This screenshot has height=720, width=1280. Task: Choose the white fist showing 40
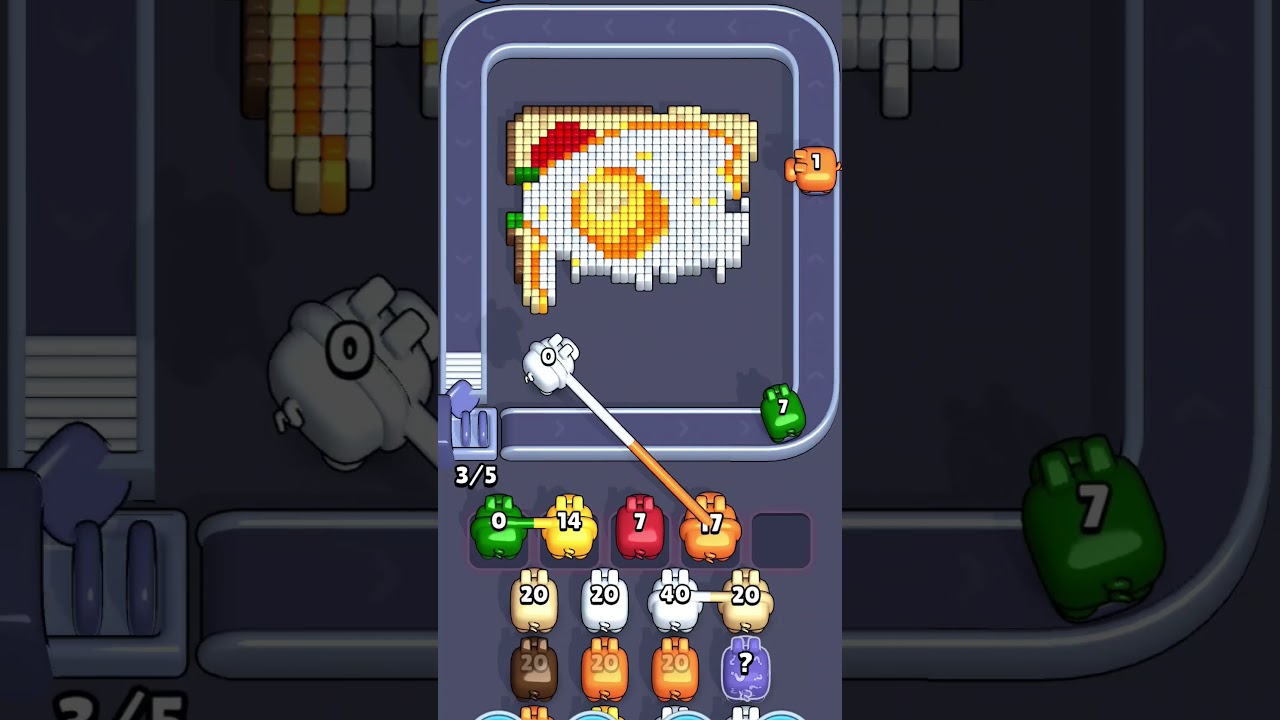click(672, 597)
